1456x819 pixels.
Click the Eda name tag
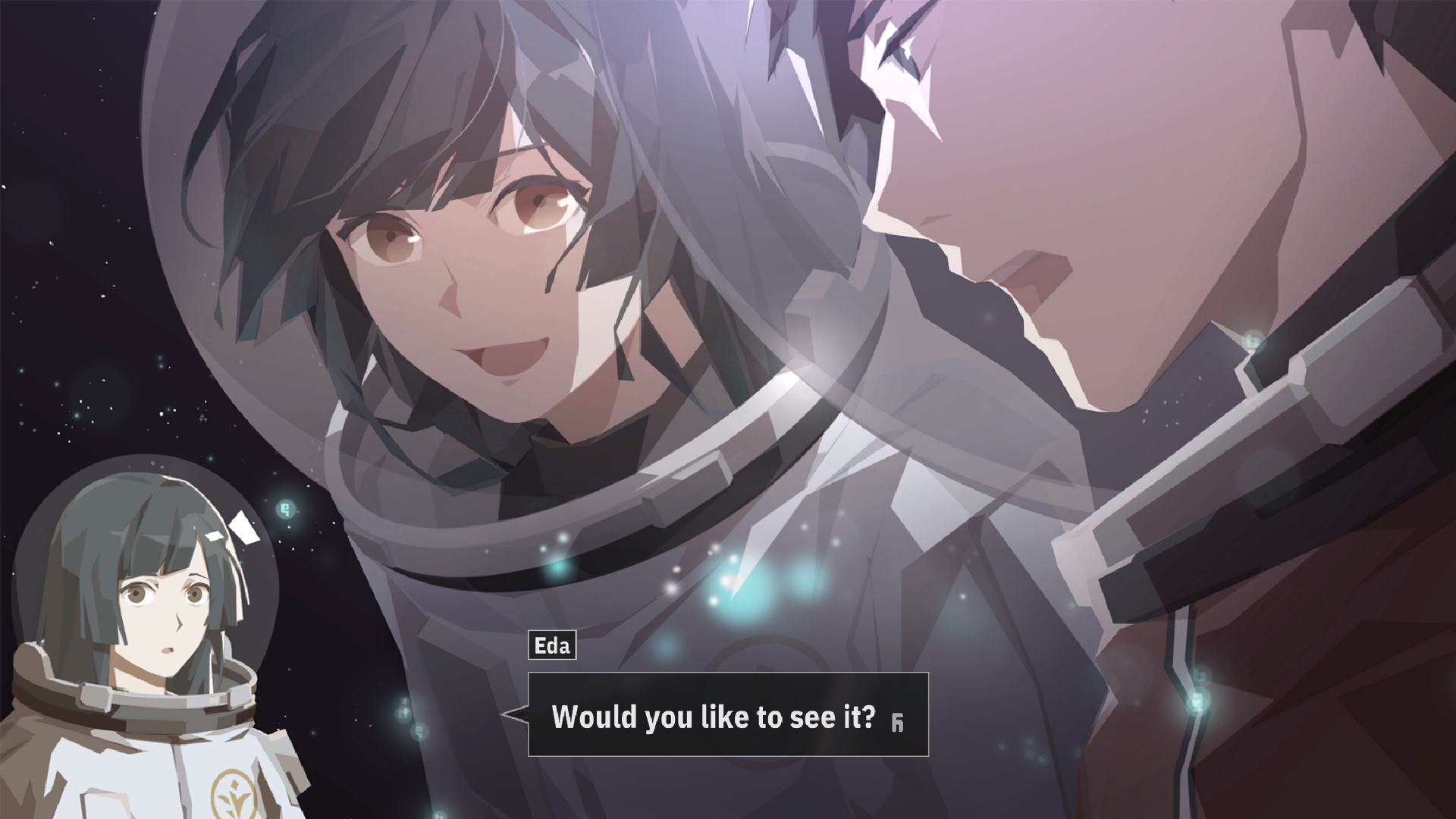click(x=553, y=646)
